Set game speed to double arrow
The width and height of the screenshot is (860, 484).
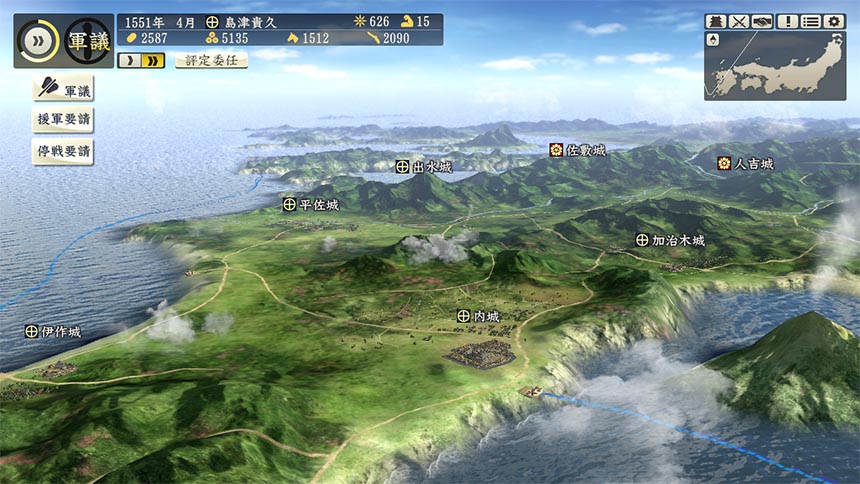click(152, 61)
